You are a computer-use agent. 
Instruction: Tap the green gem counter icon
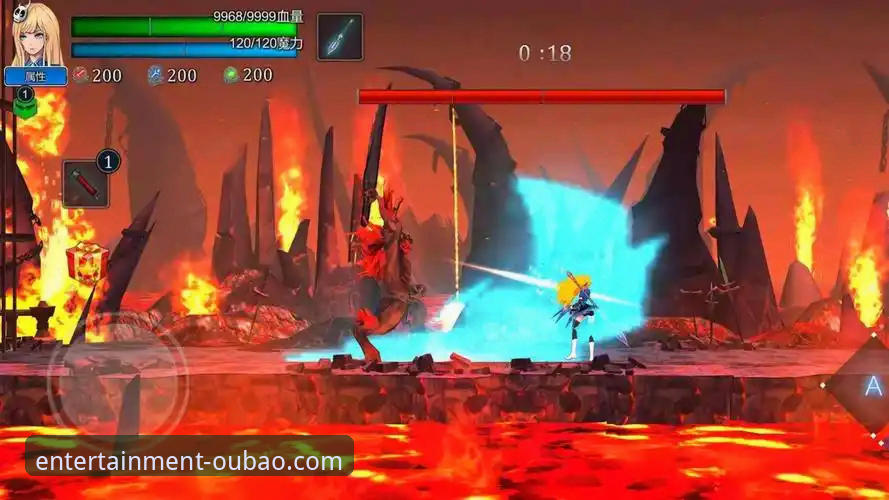pyautogui.click(x=231, y=75)
